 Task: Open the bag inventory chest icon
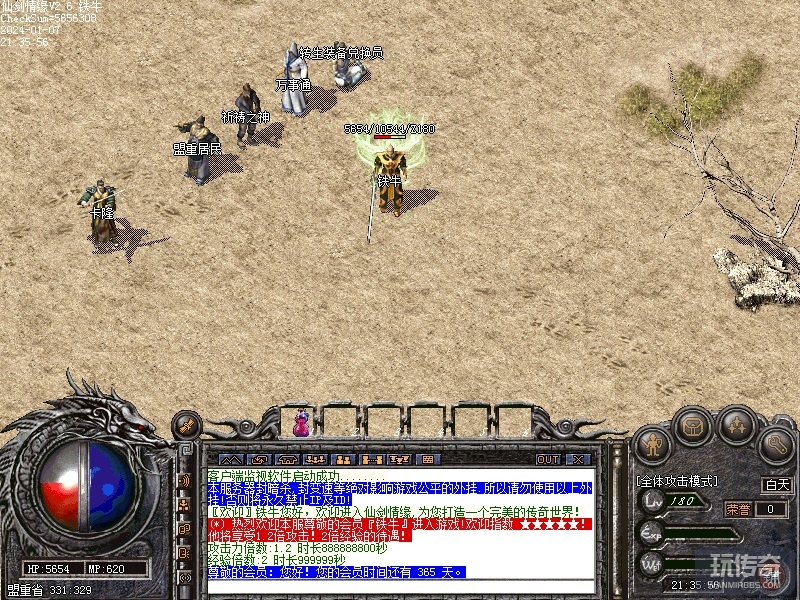pyautogui.click(x=692, y=427)
